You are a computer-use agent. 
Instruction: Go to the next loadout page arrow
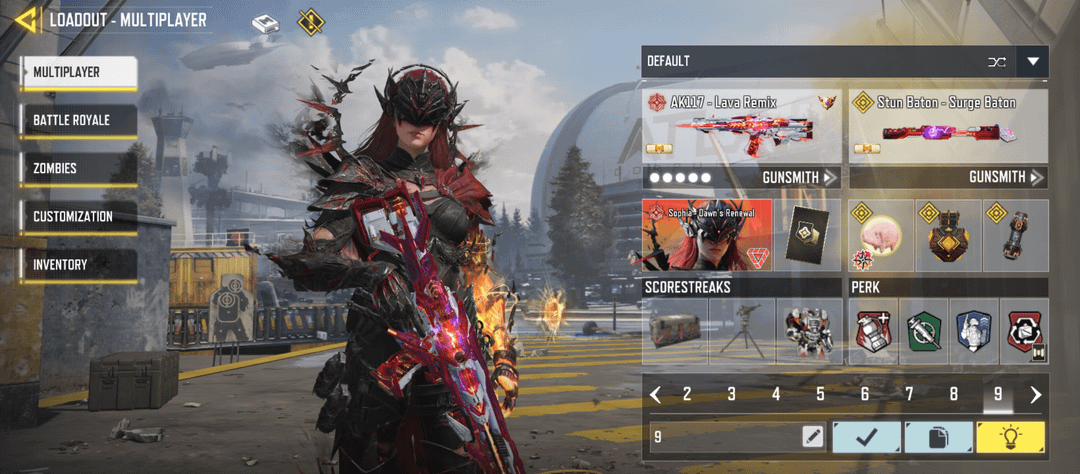[1035, 394]
